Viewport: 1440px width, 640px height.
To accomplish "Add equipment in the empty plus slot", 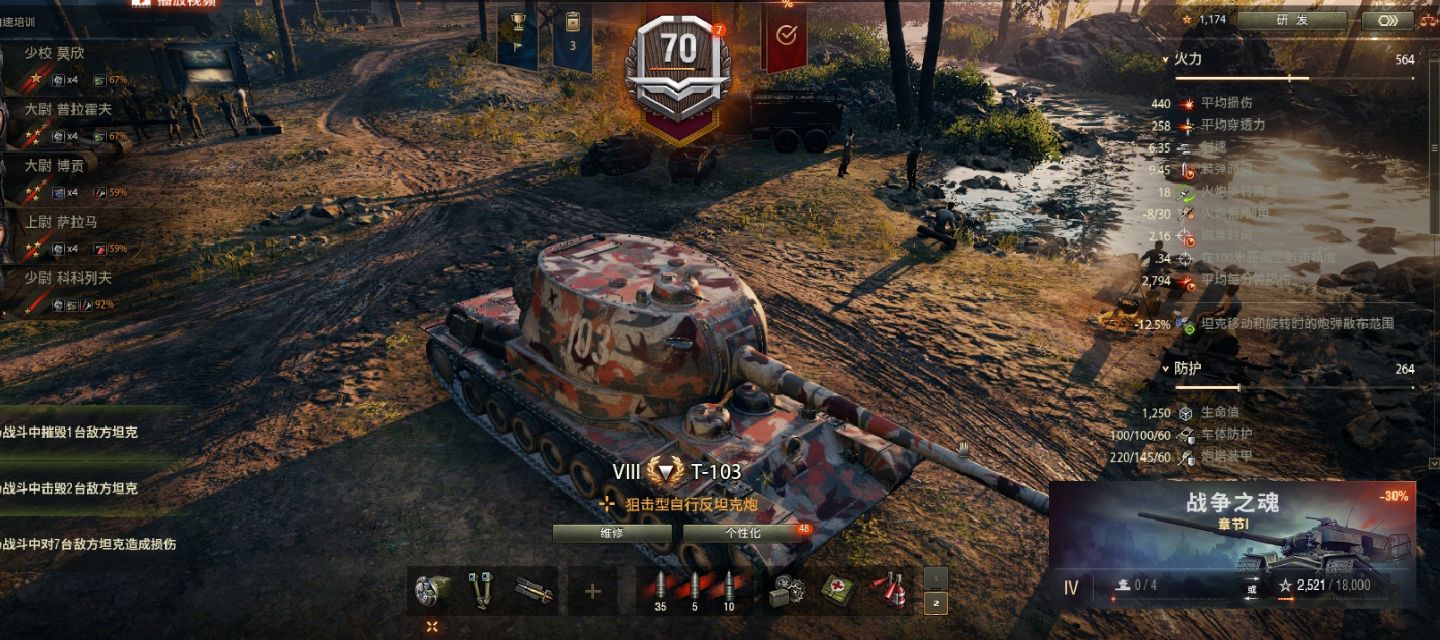I will 593,591.
